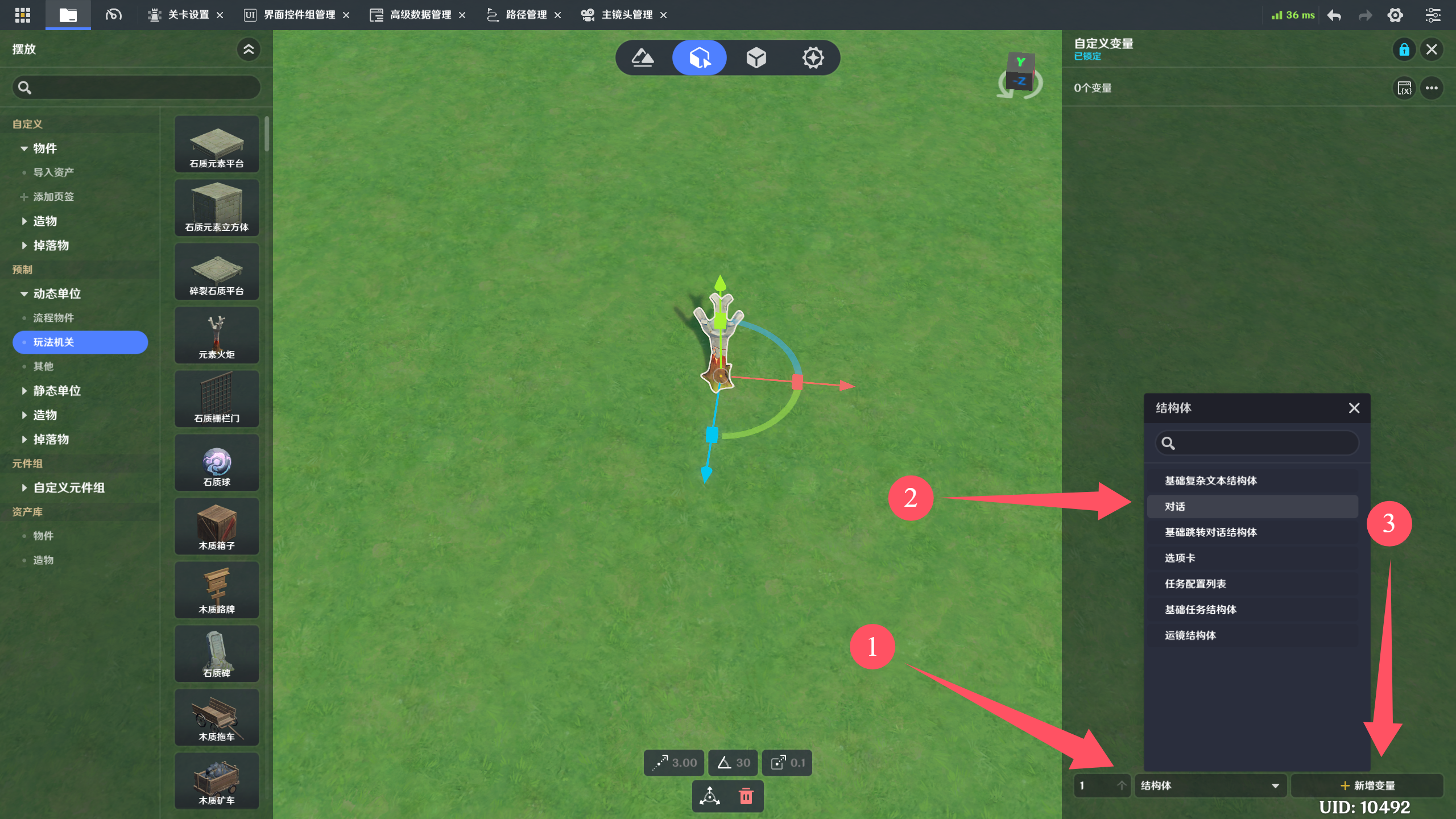Viewport: 1456px width, 819px height.
Task: Switch to the 关卡设置 tab
Action: point(188,15)
